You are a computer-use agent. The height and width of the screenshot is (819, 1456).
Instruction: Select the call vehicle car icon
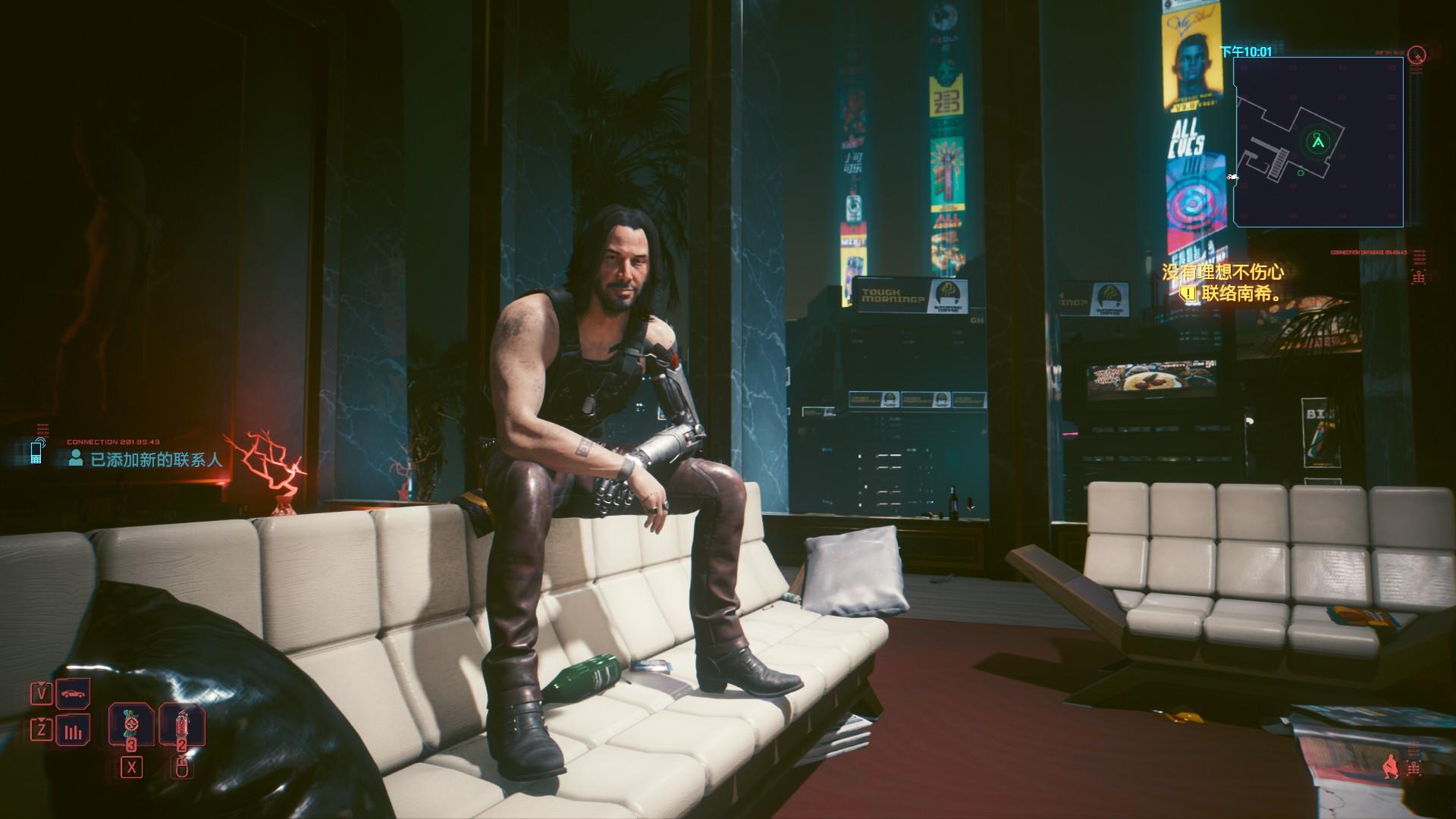[x=73, y=693]
